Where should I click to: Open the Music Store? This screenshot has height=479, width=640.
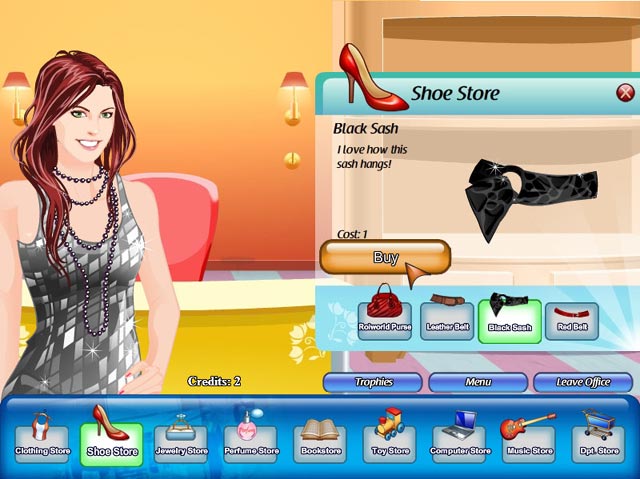pyautogui.click(x=528, y=439)
